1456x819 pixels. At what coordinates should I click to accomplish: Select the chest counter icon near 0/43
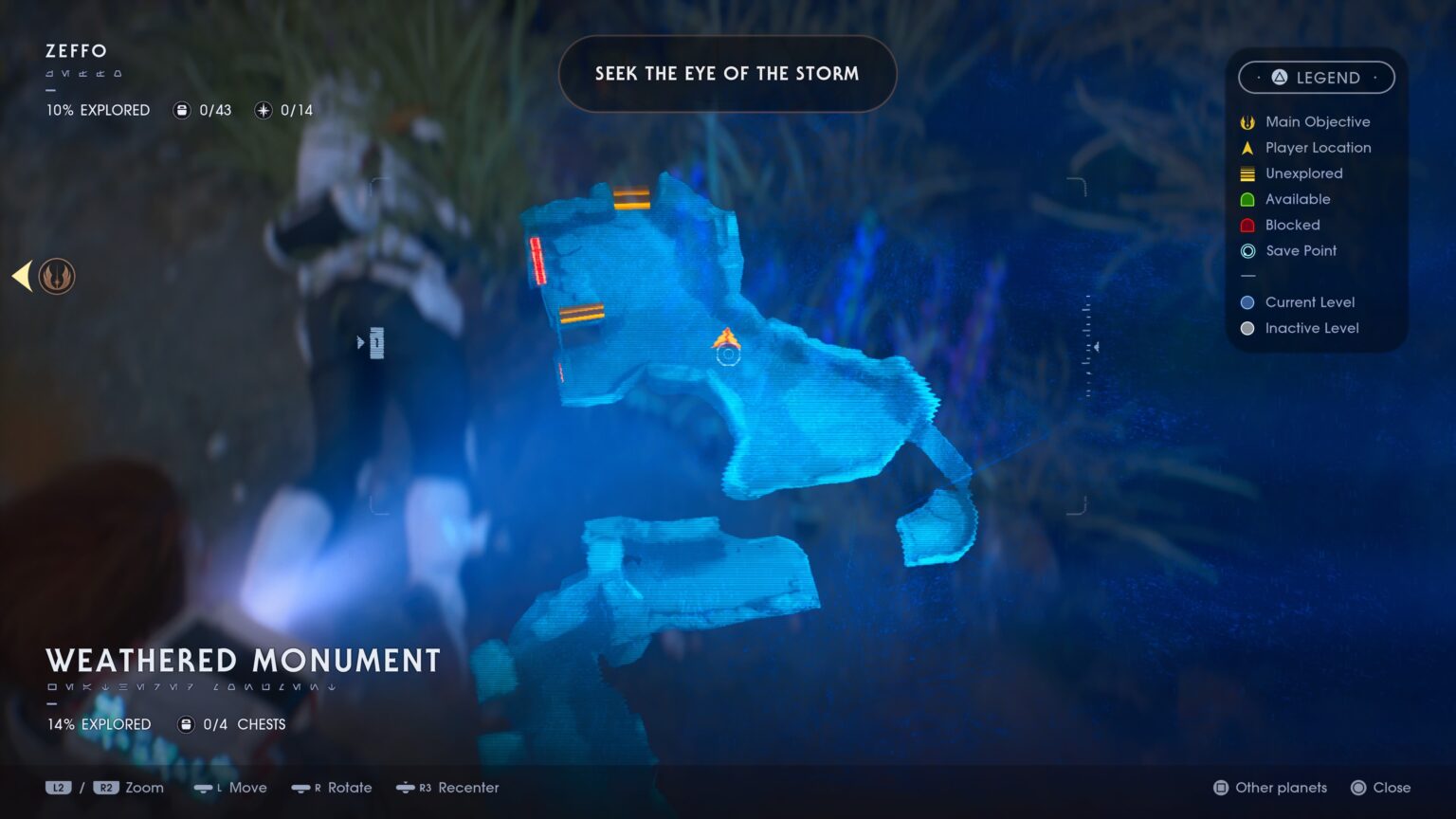180,110
